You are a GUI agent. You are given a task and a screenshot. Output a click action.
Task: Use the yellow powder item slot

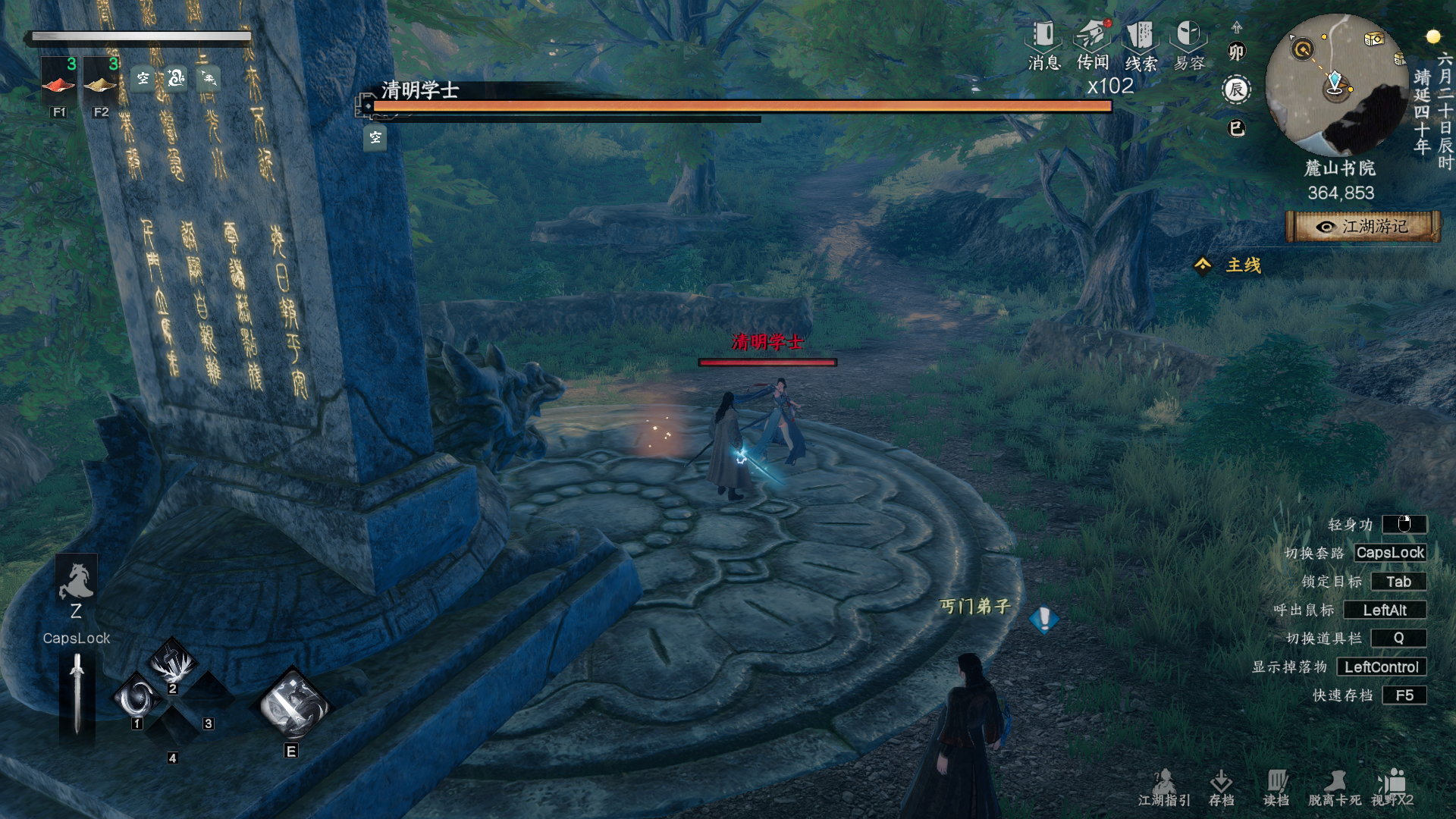click(100, 80)
